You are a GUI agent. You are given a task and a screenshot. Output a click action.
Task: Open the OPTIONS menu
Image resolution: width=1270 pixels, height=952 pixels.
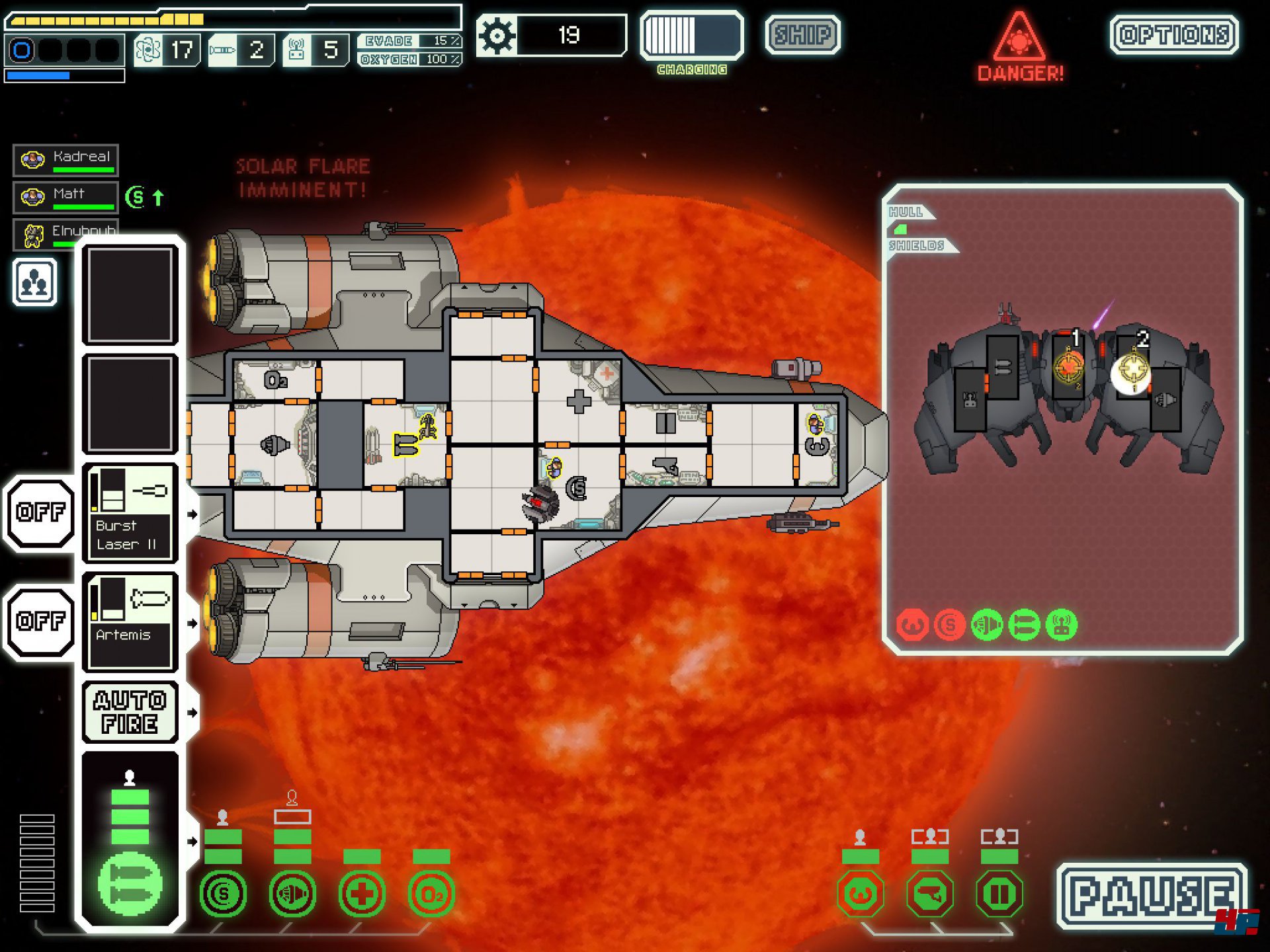point(1174,35)
